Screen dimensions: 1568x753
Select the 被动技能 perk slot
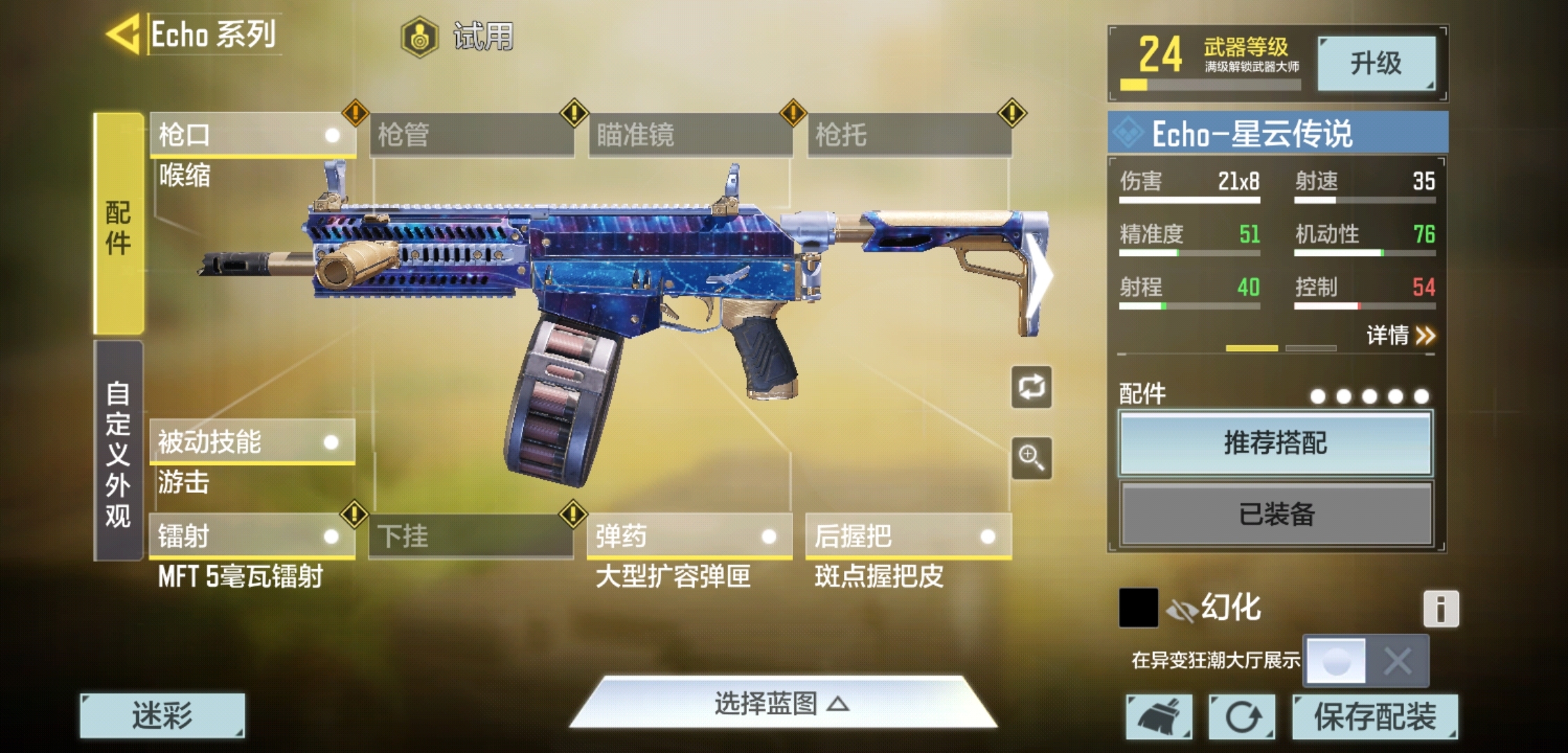252,442
